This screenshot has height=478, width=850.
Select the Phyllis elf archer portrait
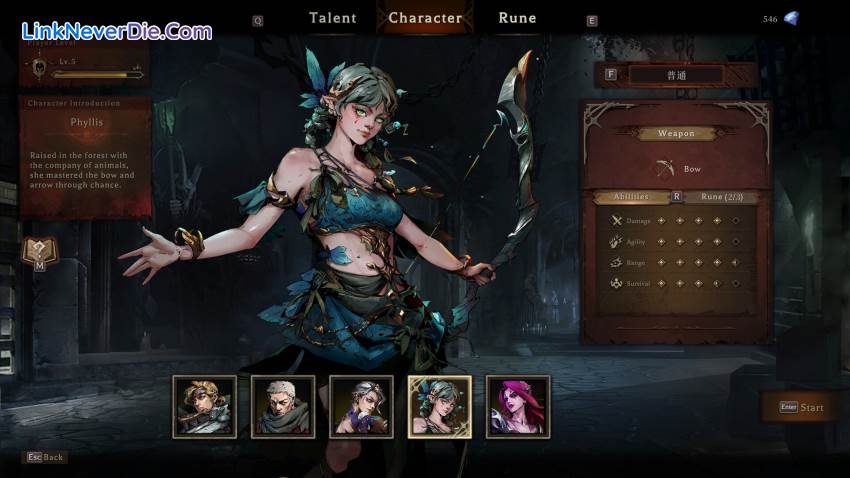click(439, 406)
